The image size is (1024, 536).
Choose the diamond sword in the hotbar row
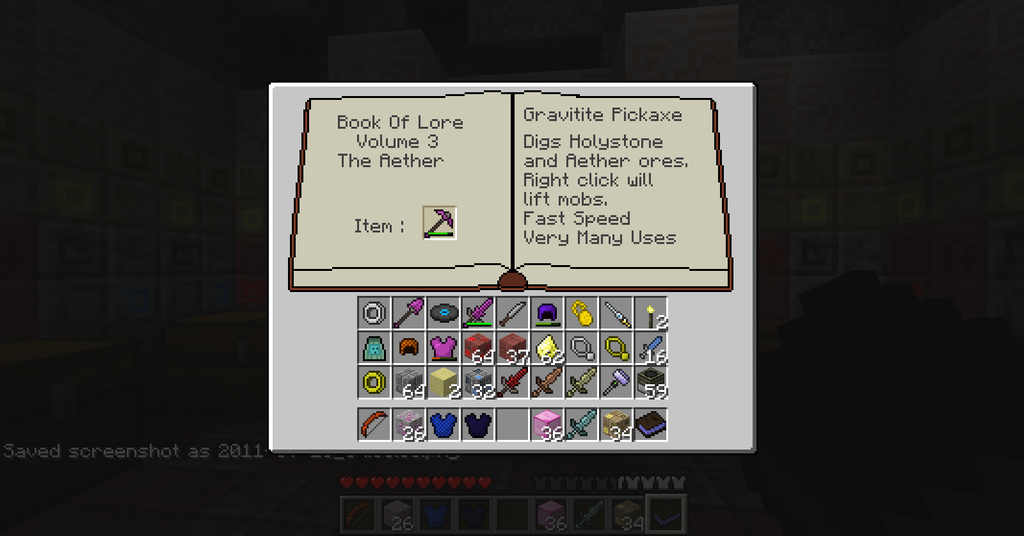coord(581,424)
